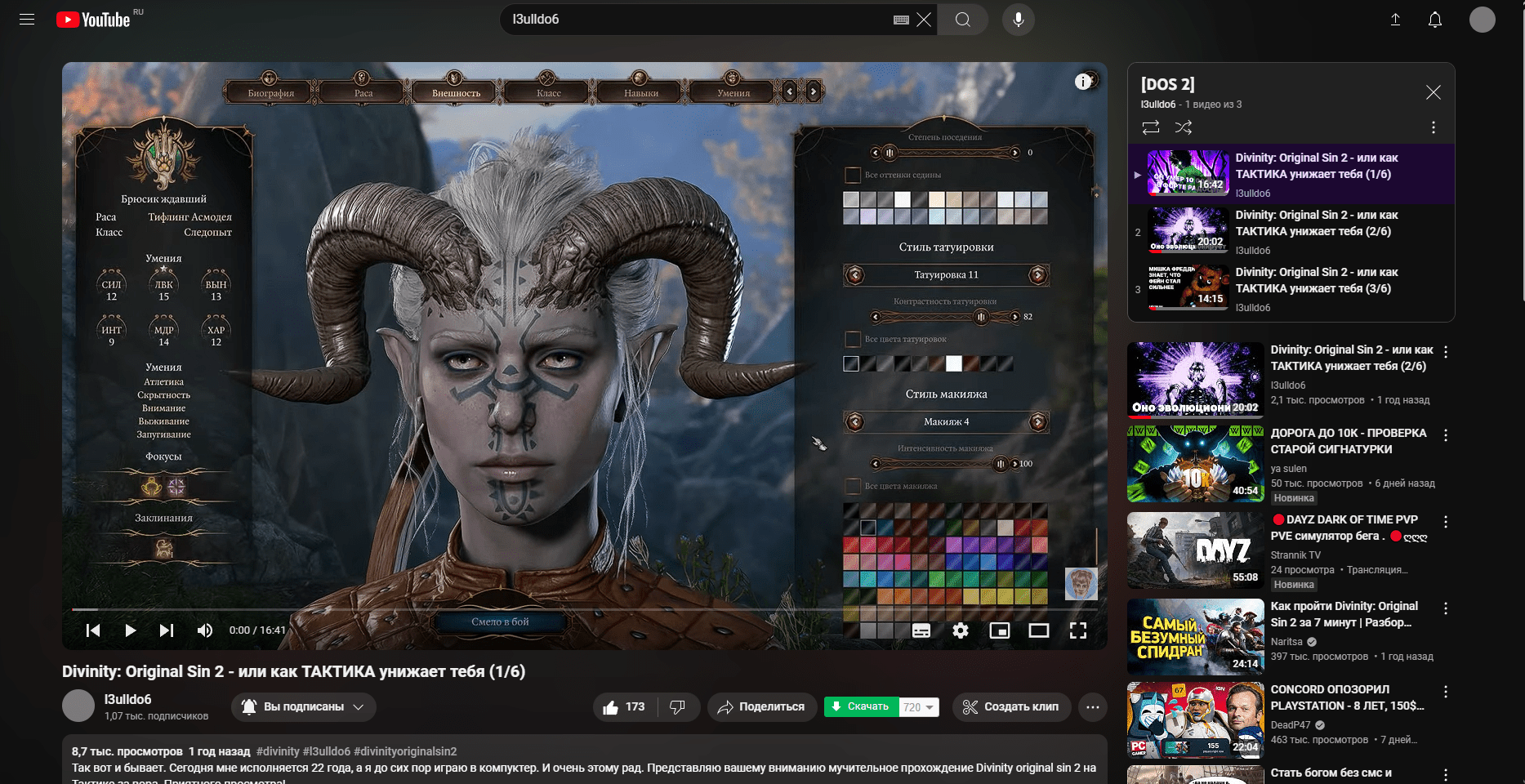Play the YouTube video

(x=130, y=630)
